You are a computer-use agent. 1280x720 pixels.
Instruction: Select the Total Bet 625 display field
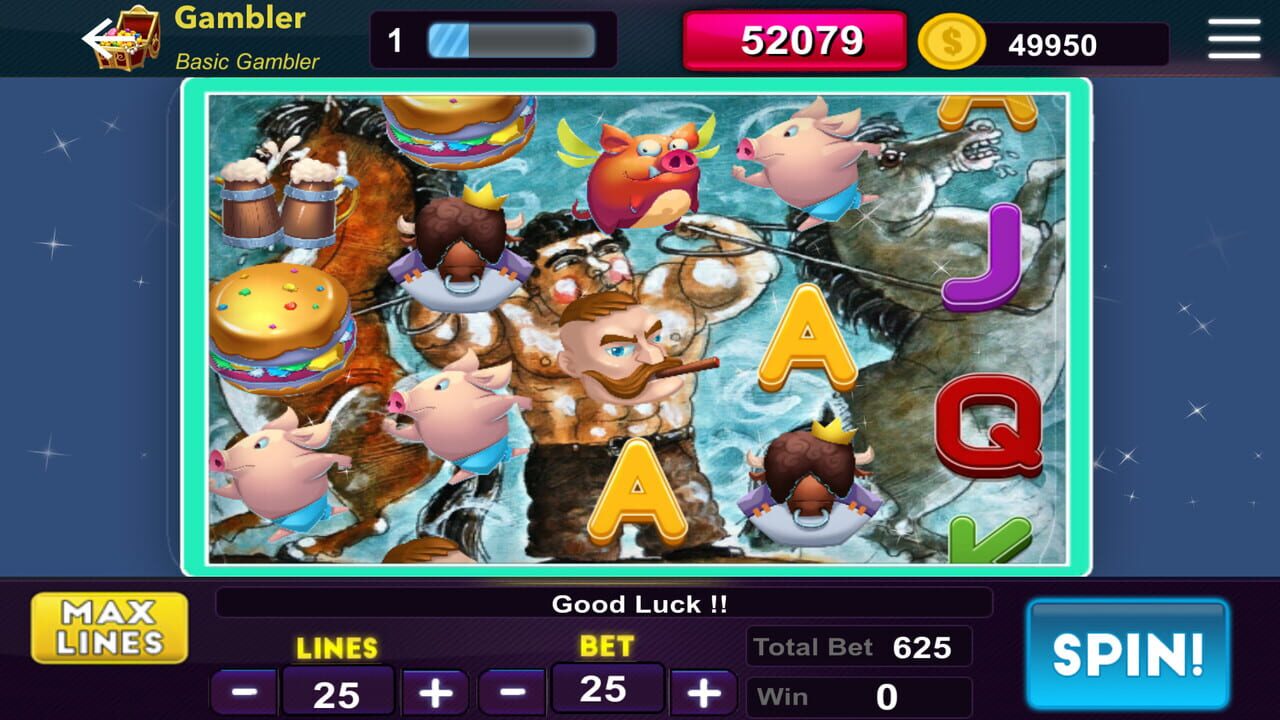(857, 646)
